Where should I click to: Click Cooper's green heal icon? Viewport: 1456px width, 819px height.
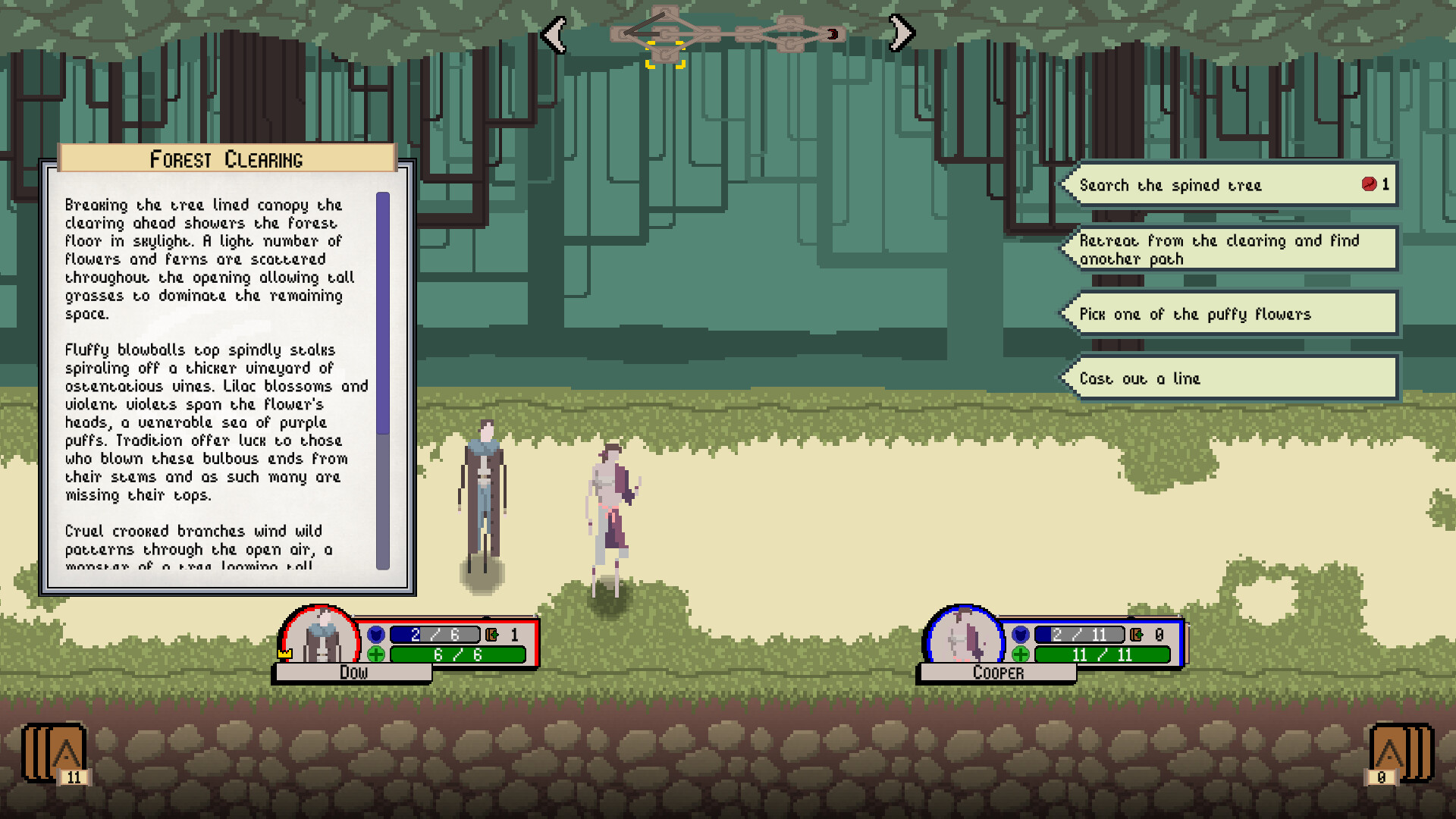pyautogui.click(x=1021, y=654)
